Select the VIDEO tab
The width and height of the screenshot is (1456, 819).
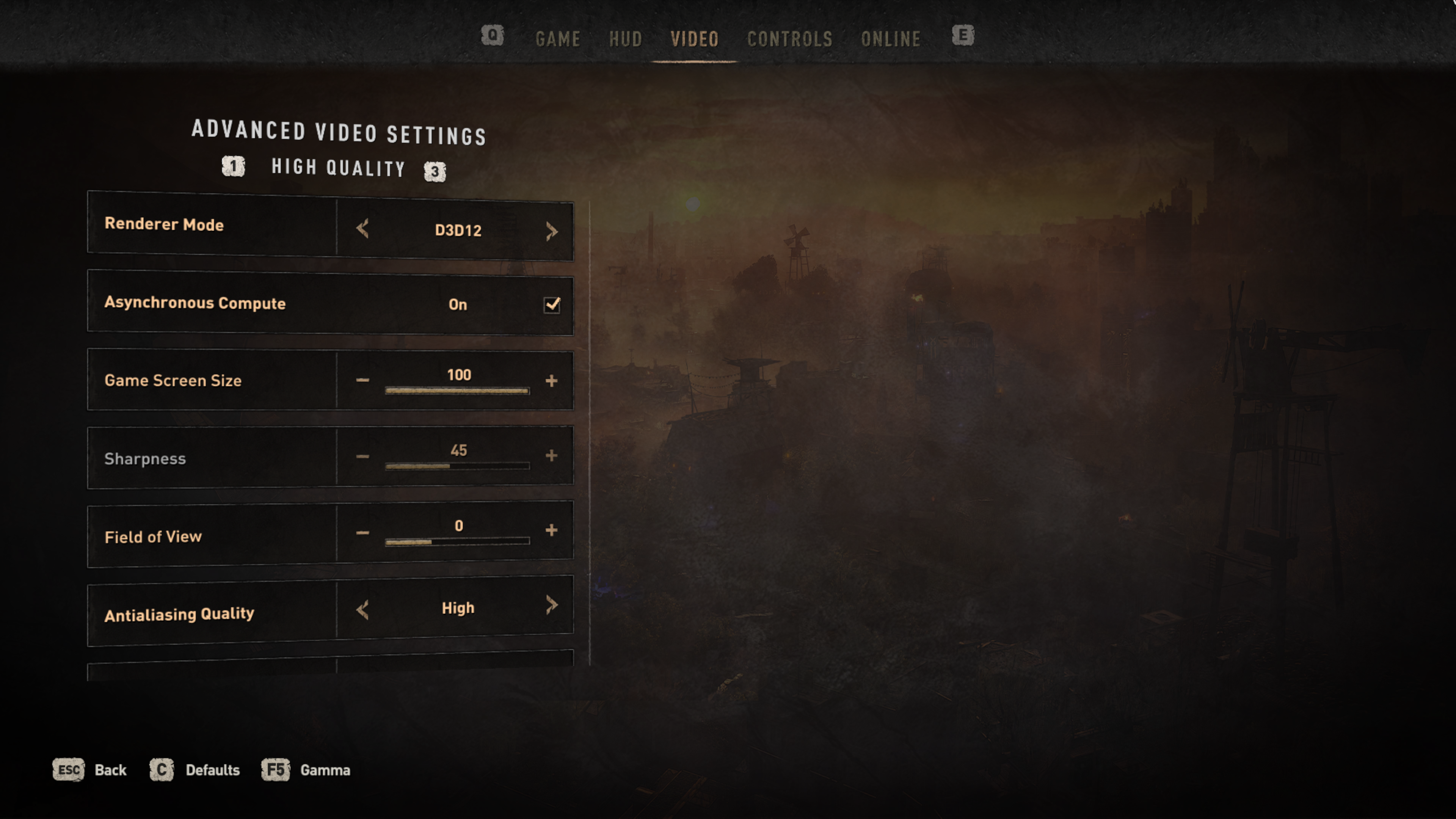point(694,39)
